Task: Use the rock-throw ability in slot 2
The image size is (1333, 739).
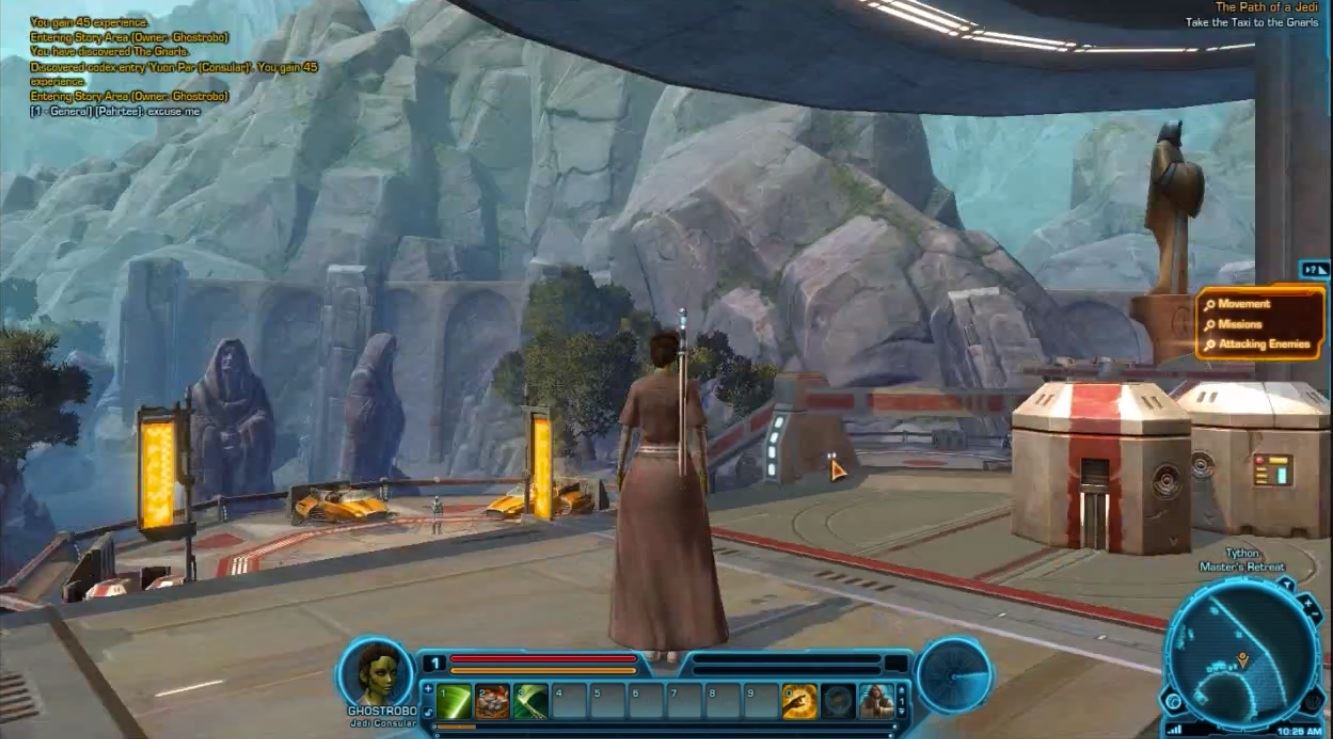Action: coord(492,701)
